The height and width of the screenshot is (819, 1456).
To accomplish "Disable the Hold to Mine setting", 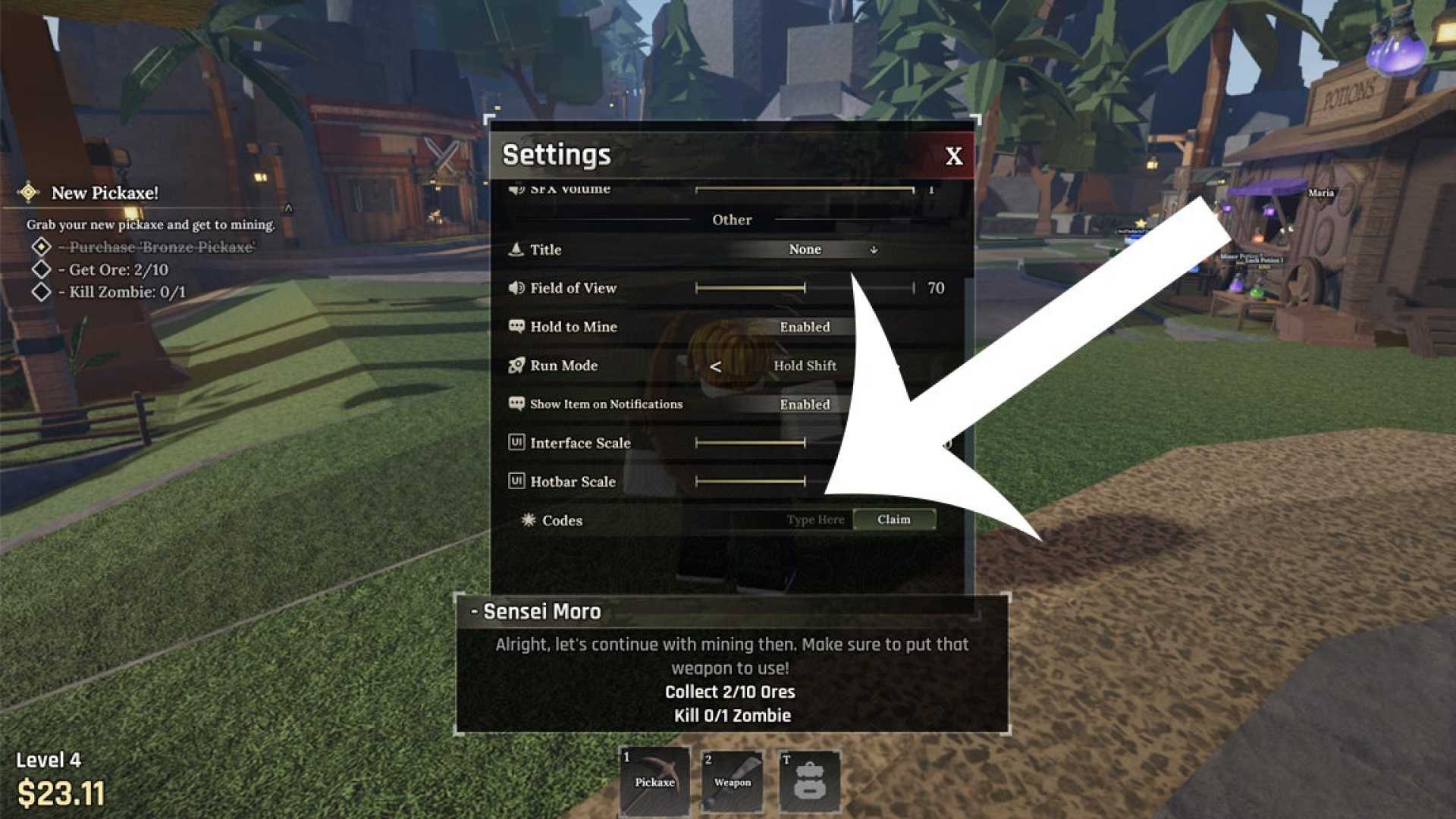I will pos(804,327).
